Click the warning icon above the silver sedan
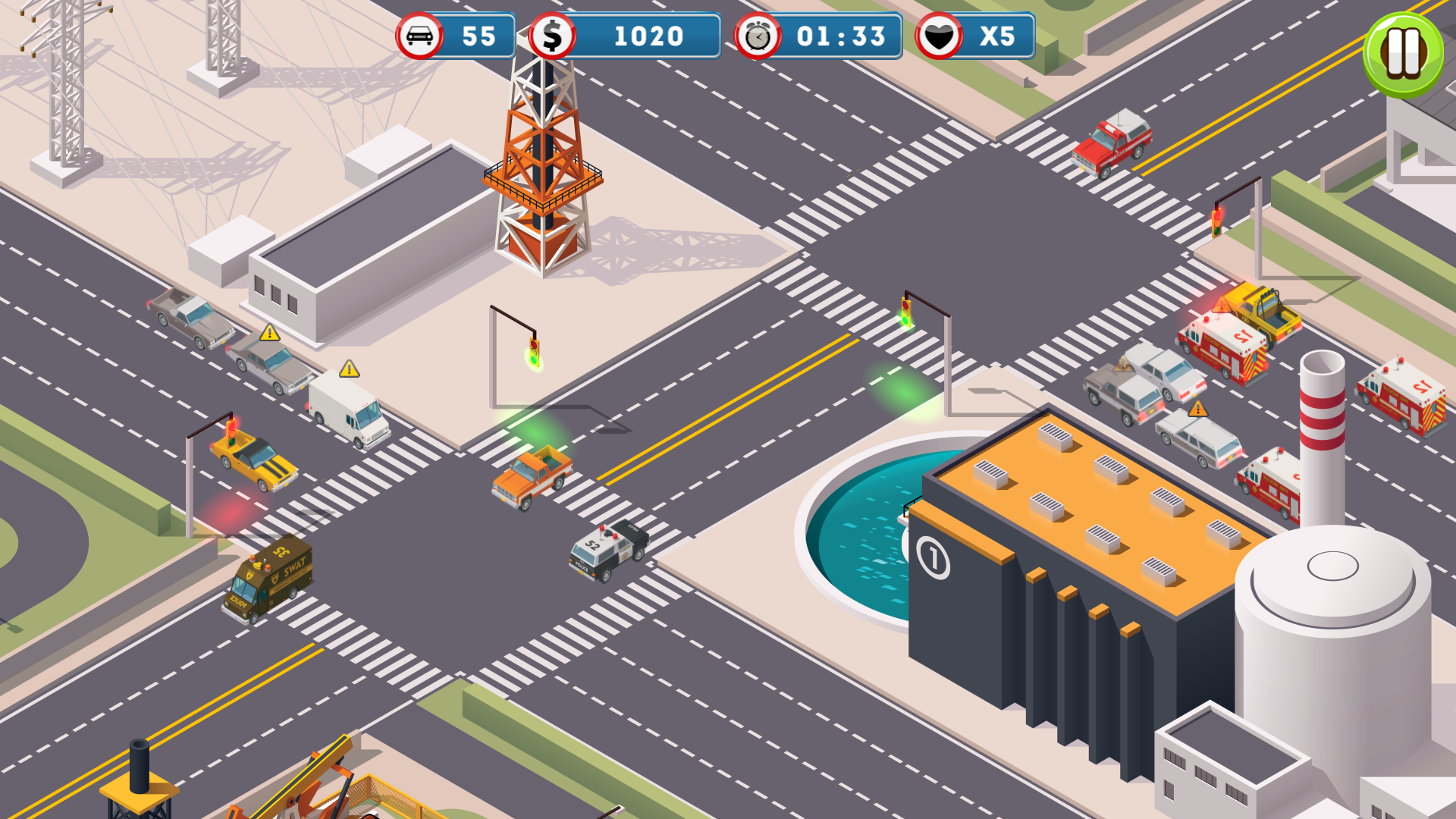The image size is (1456, 819). coord(268,331)
